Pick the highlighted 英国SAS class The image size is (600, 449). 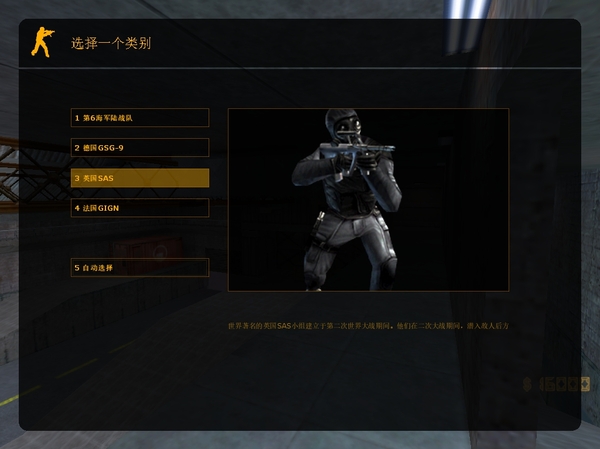(x=139, y=178)
